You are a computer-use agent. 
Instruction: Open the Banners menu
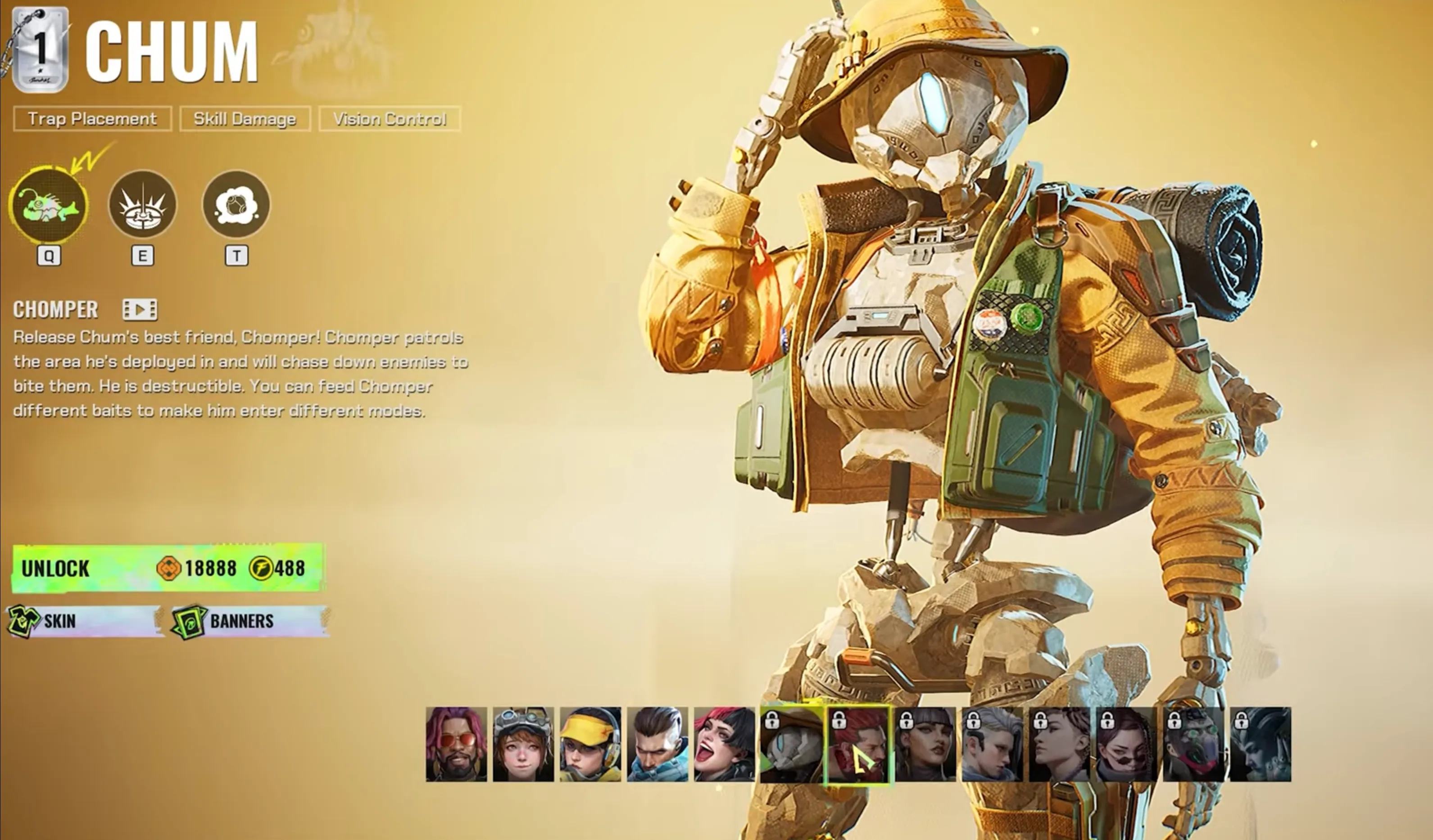pyautogui.click(x=250, y=621)
